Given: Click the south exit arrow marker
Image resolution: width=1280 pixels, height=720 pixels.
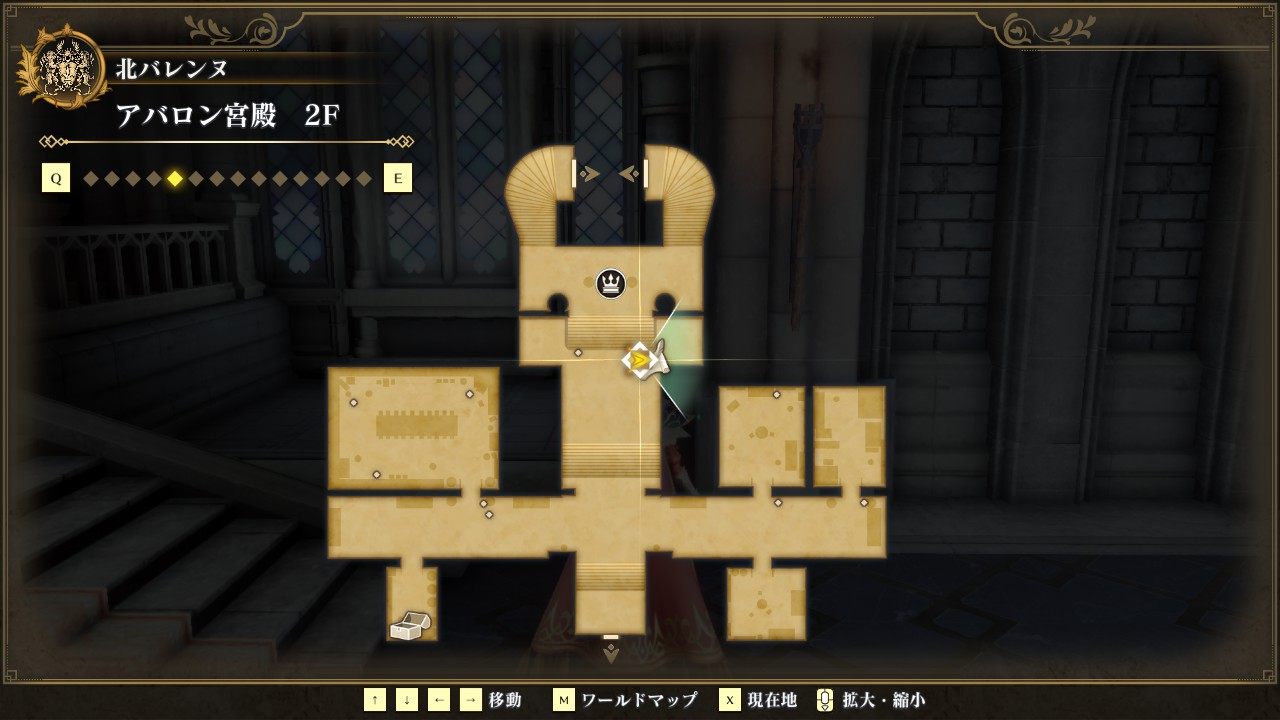Looking at the screenshot, I should pyautogui.click(x=611, y=653).
